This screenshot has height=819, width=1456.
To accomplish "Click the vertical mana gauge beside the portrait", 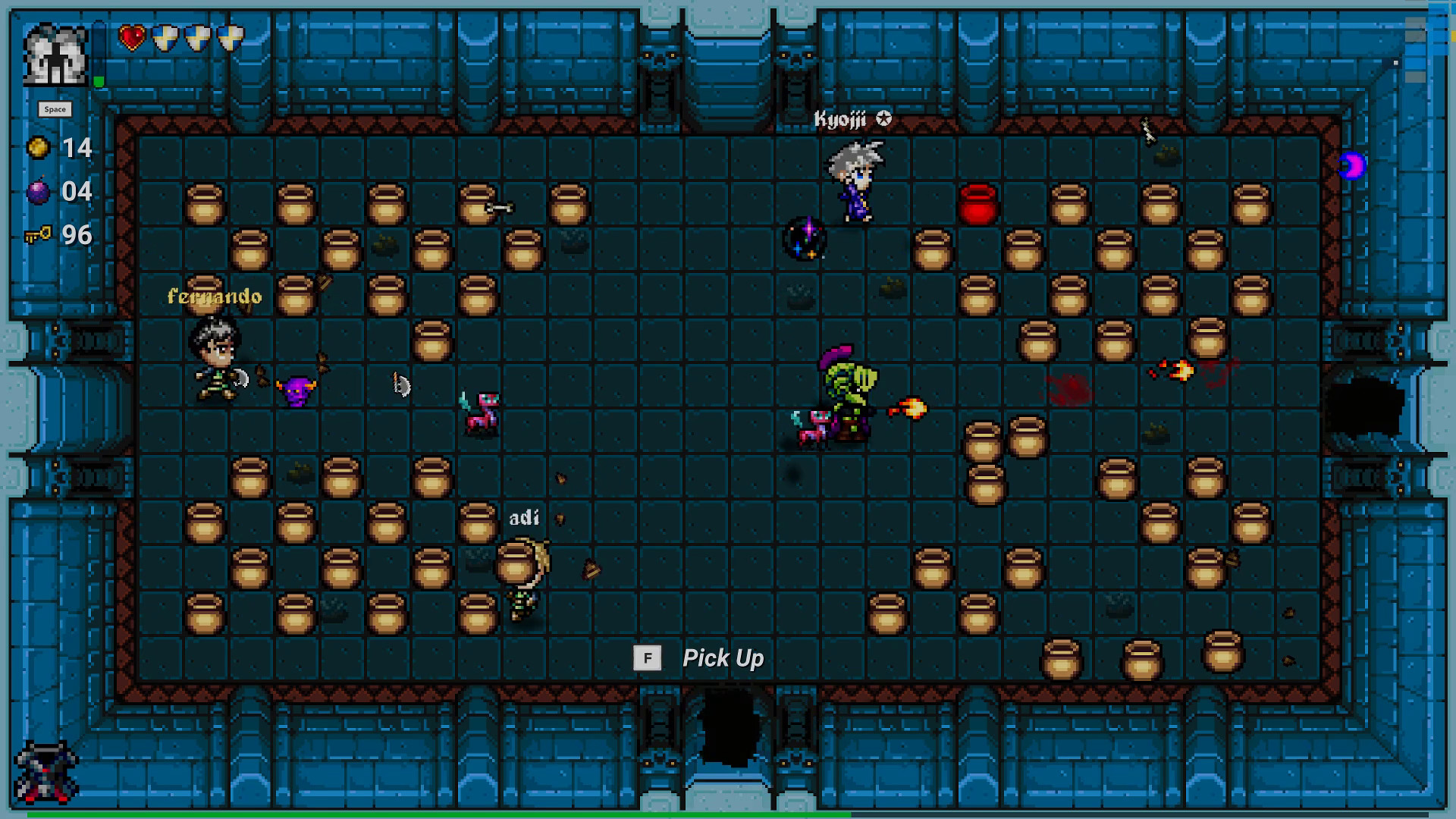I will coord(97,53).
